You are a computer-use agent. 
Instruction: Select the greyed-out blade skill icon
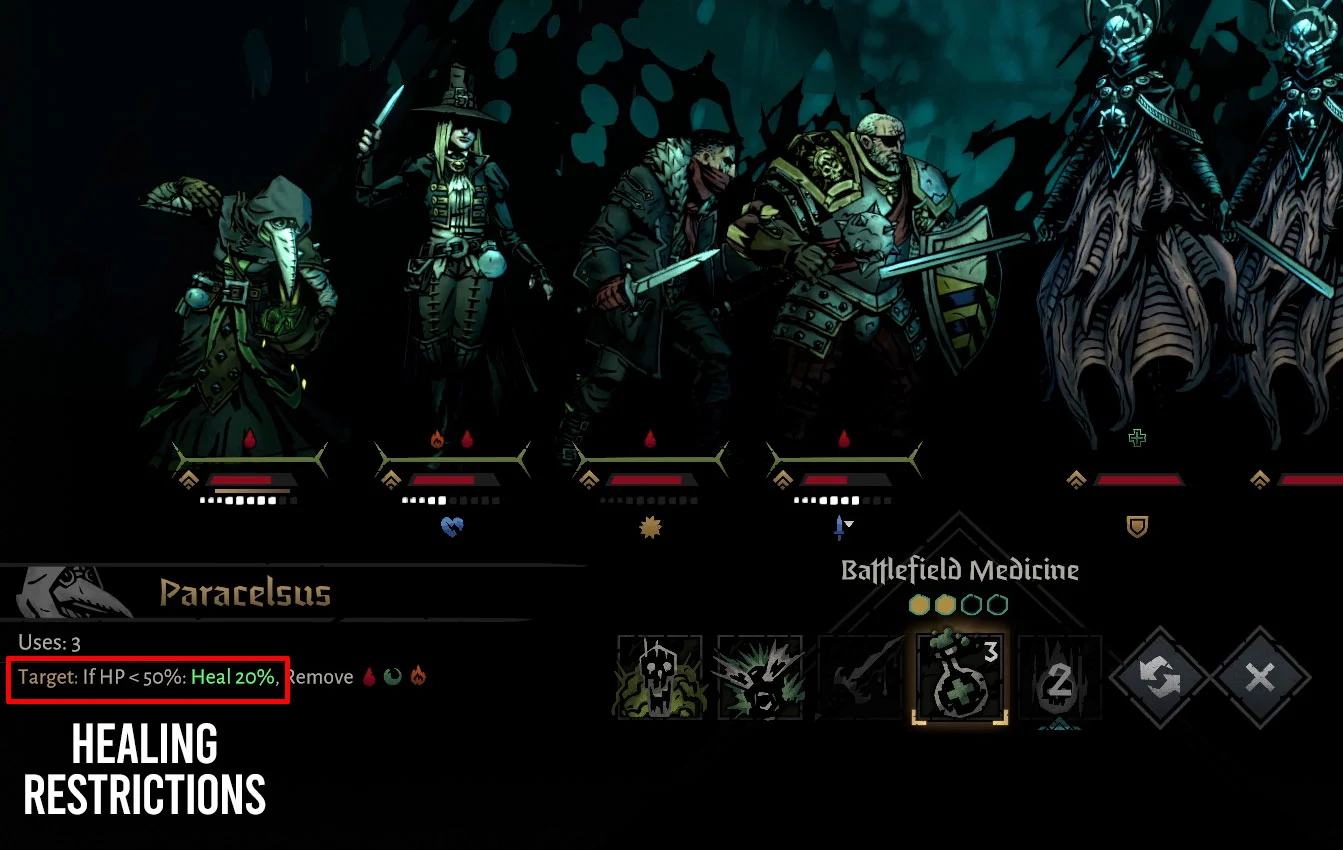pos(859,677)
